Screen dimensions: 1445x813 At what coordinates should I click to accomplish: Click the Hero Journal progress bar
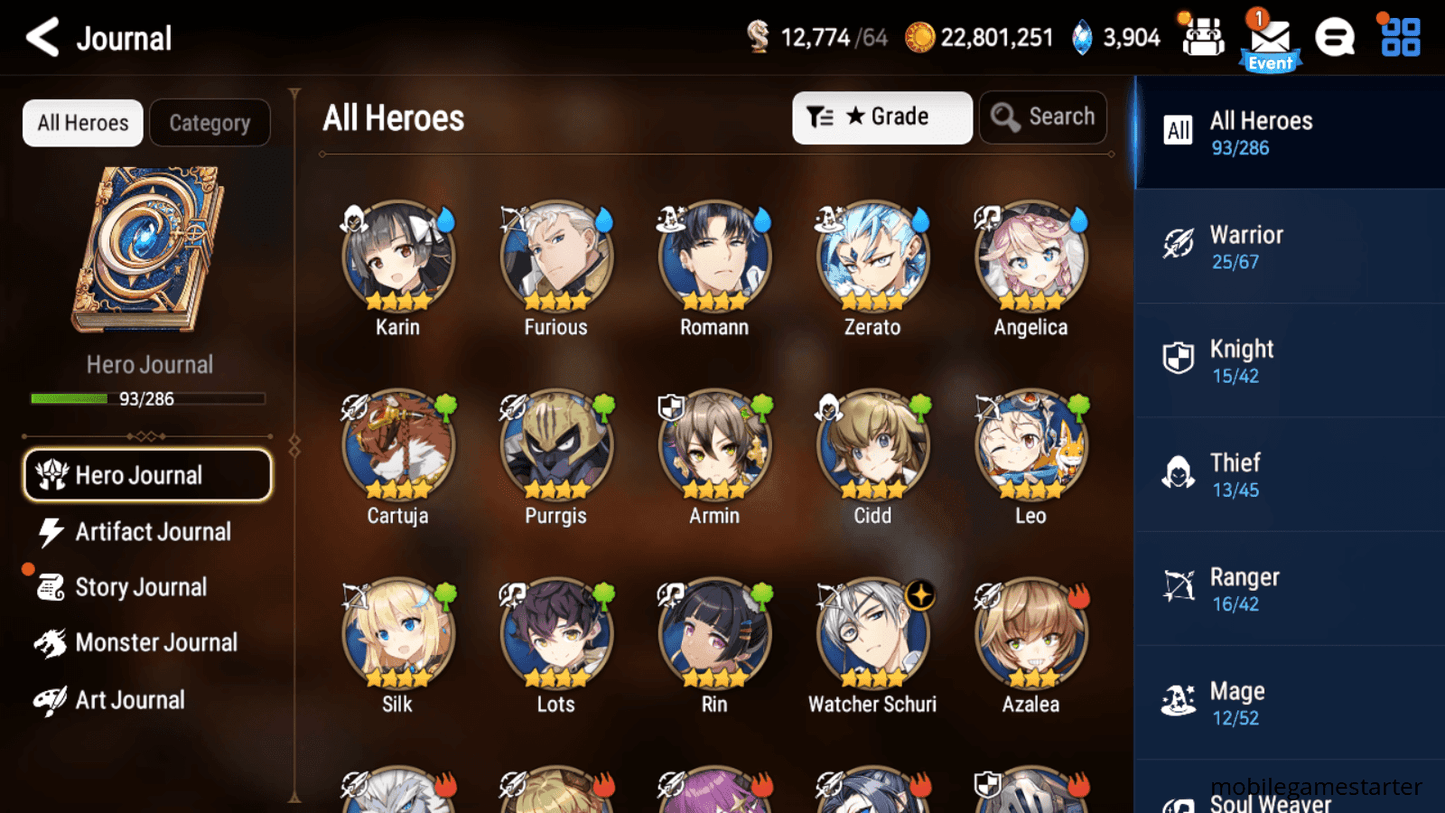click(149, 398)
